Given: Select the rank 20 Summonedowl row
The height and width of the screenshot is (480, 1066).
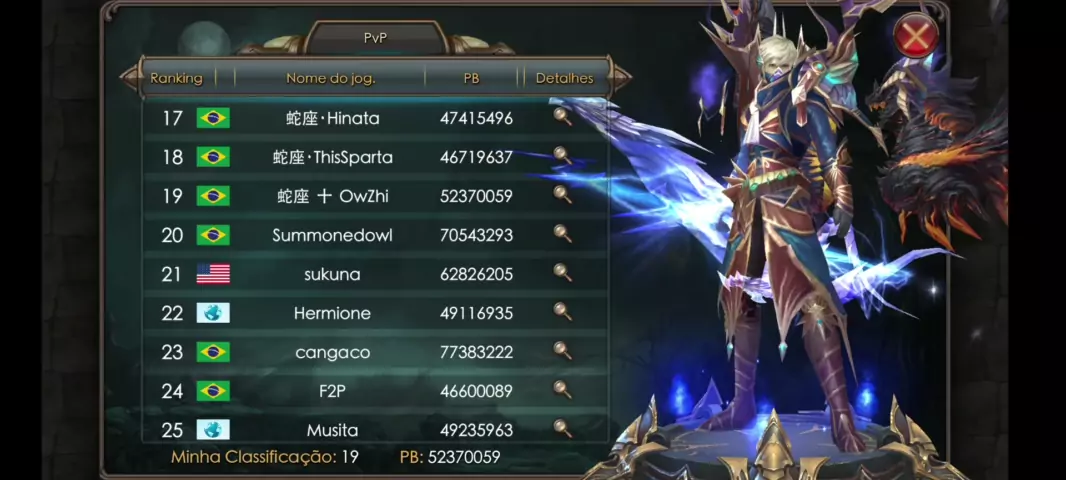Looking at the screenshot, I should (x=333, y=236).
